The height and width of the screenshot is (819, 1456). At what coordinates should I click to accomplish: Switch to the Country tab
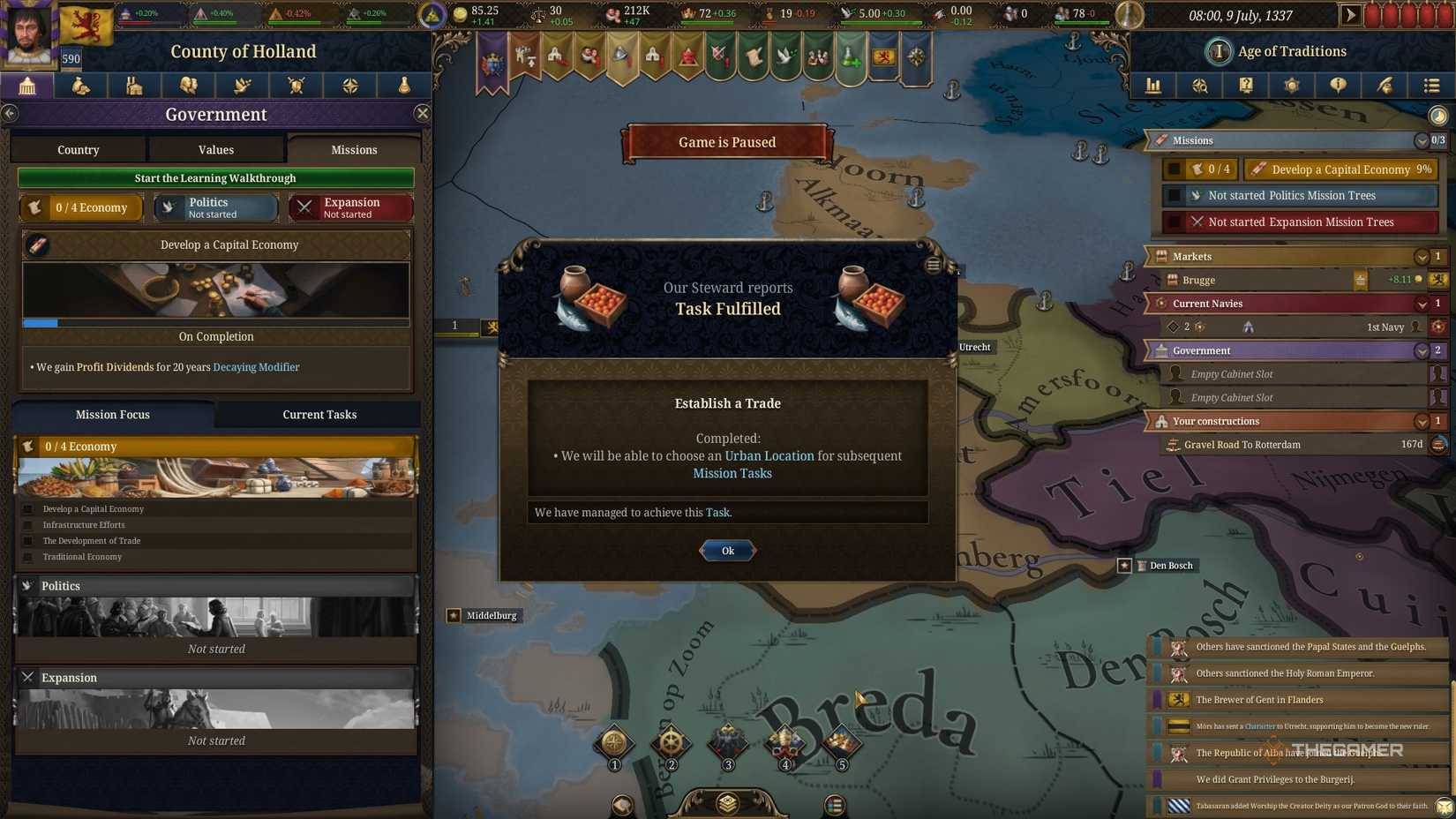pos(78,149)
